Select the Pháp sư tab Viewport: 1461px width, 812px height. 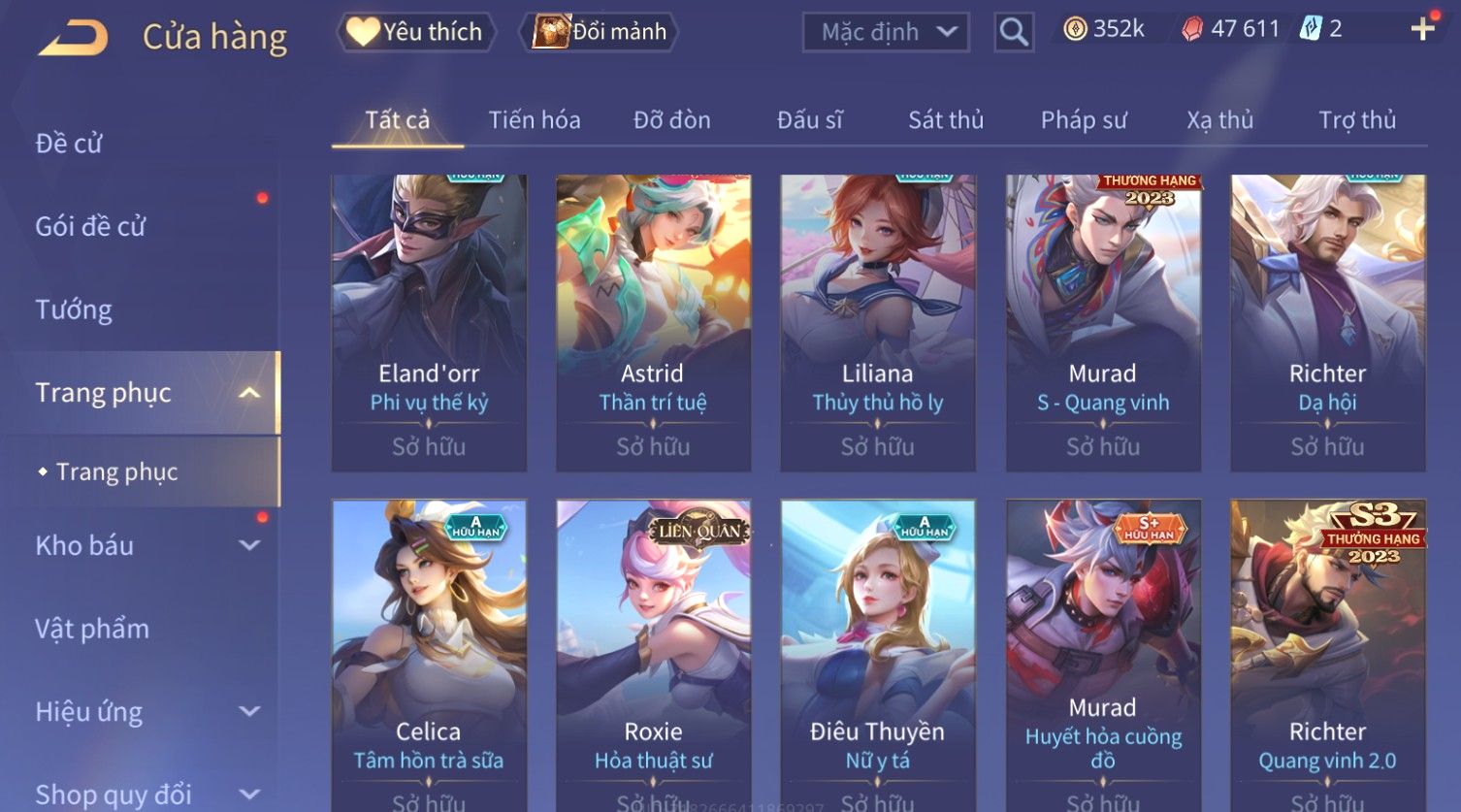point(1084,119)
